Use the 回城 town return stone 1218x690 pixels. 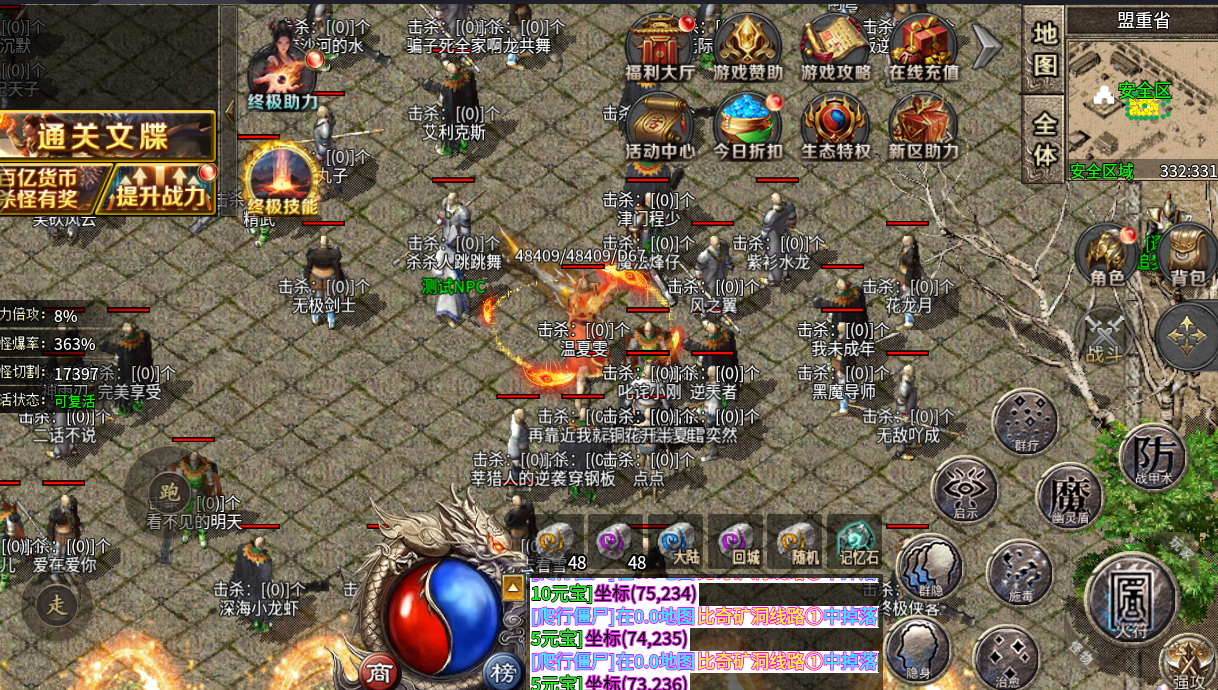[x=740, y=543]
